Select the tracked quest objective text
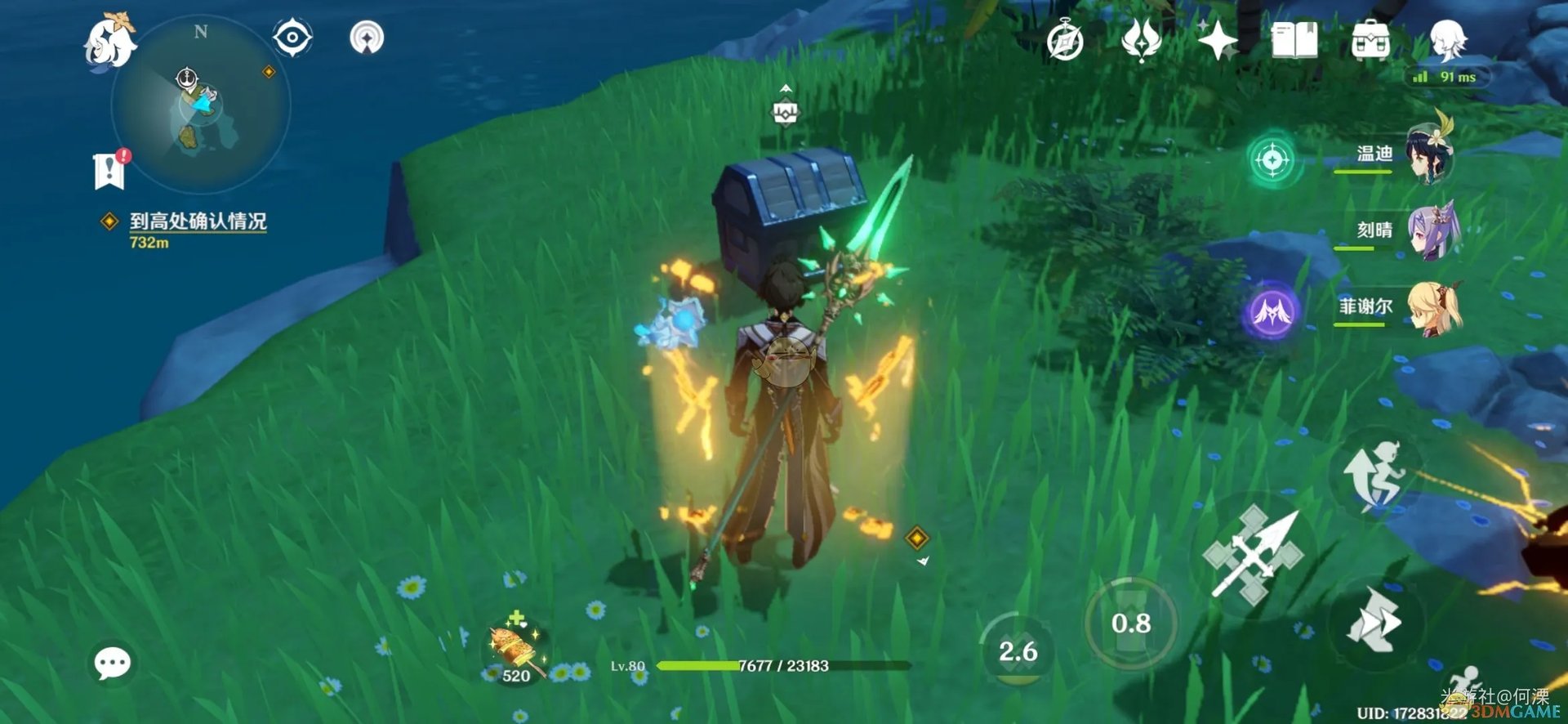This screenshot has width=1568, height=724. coord(197,221)
